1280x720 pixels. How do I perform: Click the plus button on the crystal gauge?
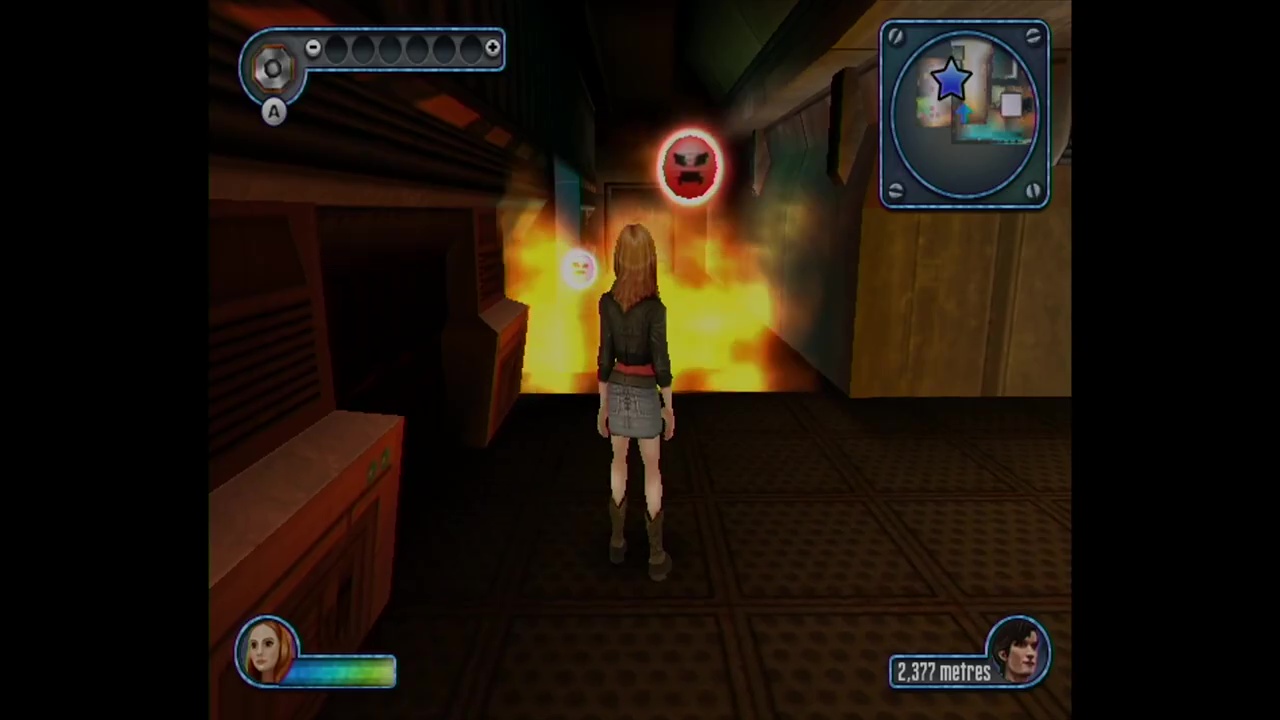[x=492, y=48]
